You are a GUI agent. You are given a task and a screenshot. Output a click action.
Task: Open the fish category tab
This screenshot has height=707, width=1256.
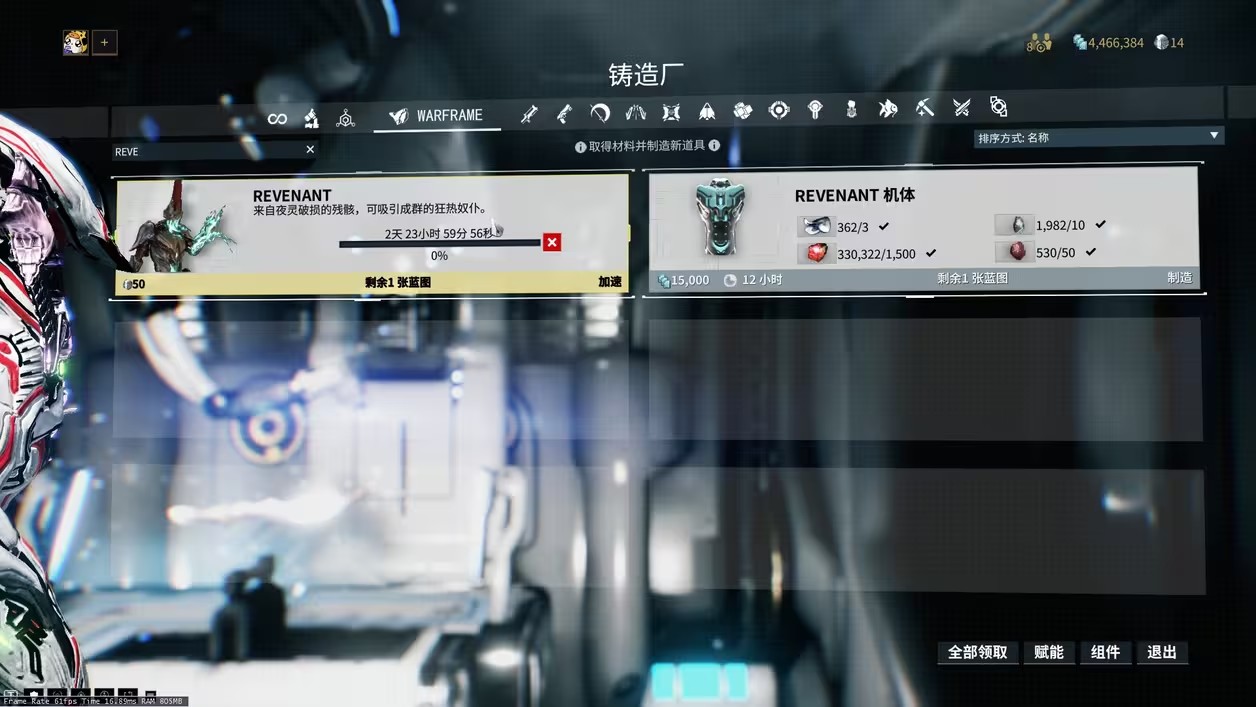(x=888, y=109)
